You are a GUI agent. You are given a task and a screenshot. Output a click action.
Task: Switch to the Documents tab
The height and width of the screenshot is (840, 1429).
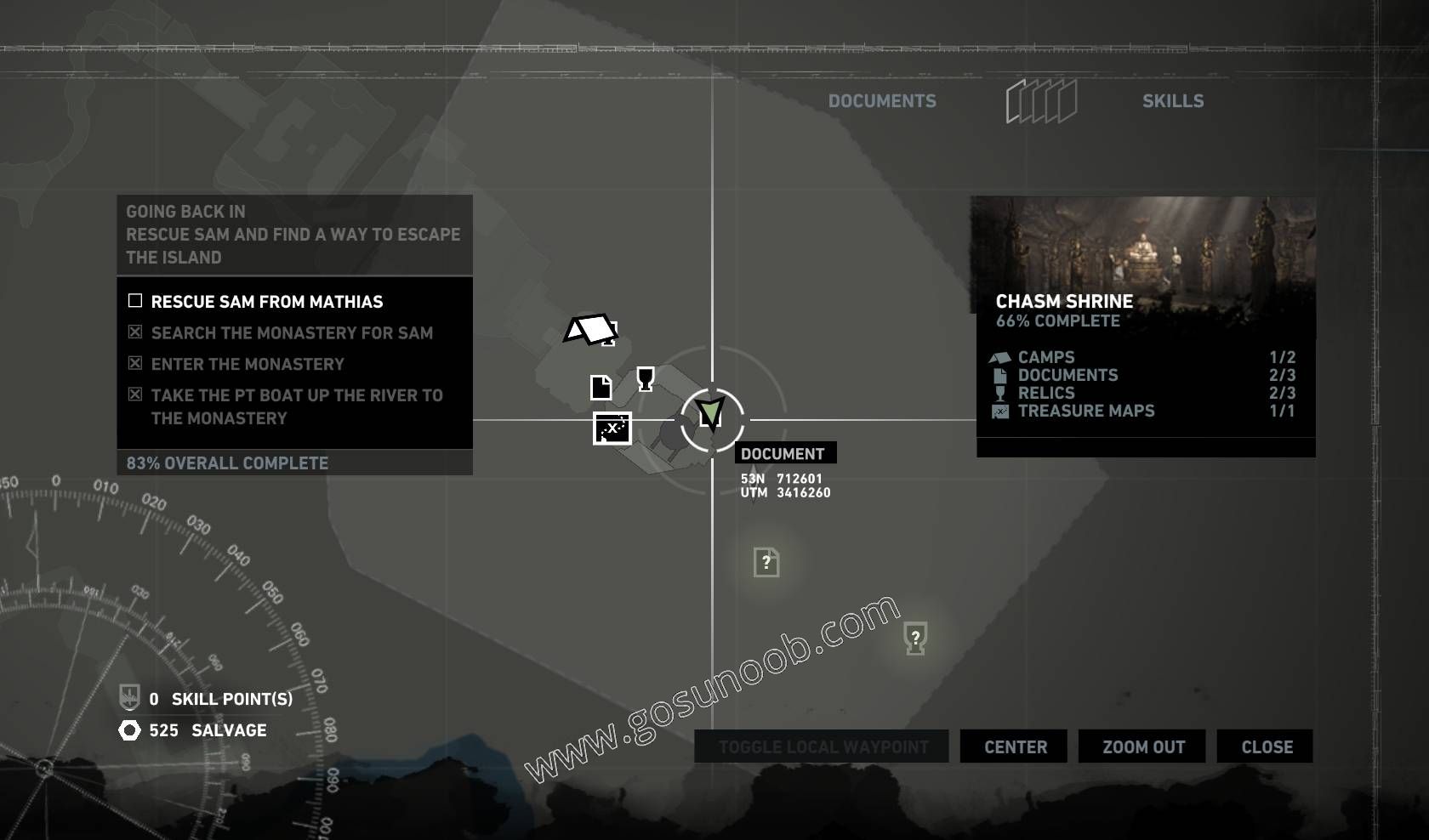pyautogui.click(x=882, y=101)
